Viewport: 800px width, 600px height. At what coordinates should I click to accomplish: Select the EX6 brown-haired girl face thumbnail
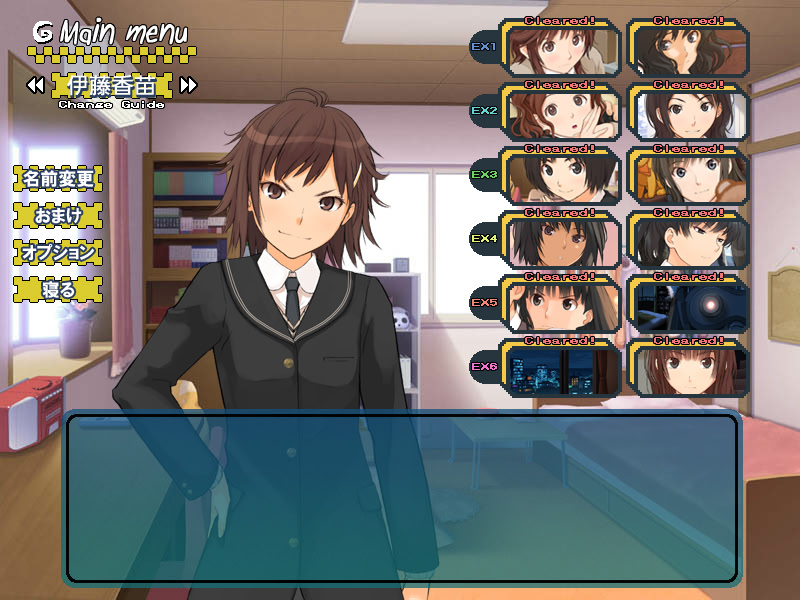[688, 369]
